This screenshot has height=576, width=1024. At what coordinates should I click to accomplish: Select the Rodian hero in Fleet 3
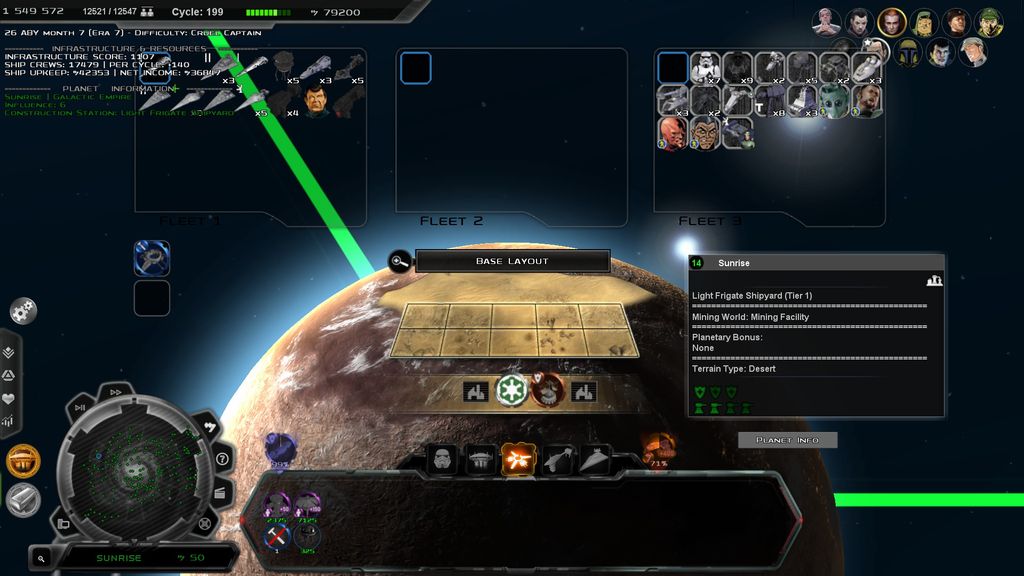click(x=833, y=100)
